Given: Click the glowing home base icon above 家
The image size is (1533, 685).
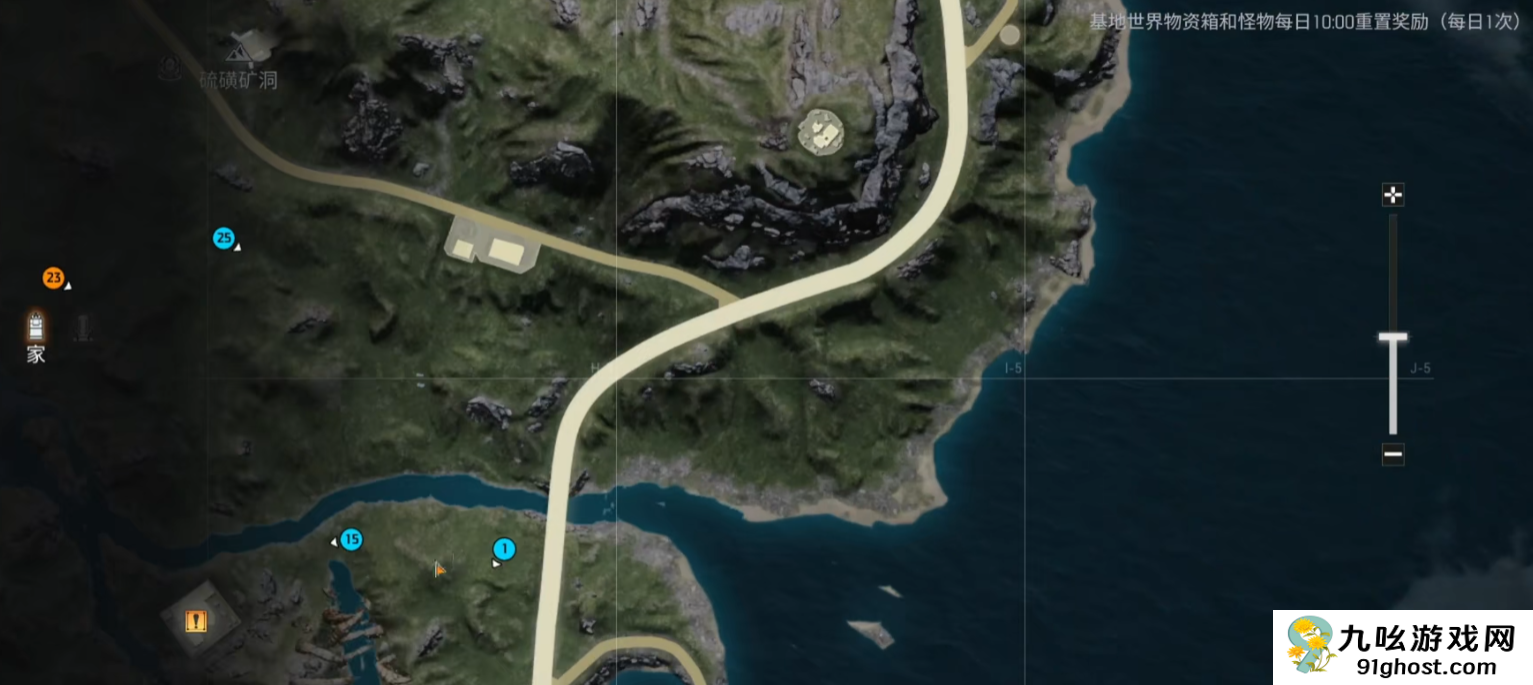Looking at the screenshot, I should pos(36,325).
